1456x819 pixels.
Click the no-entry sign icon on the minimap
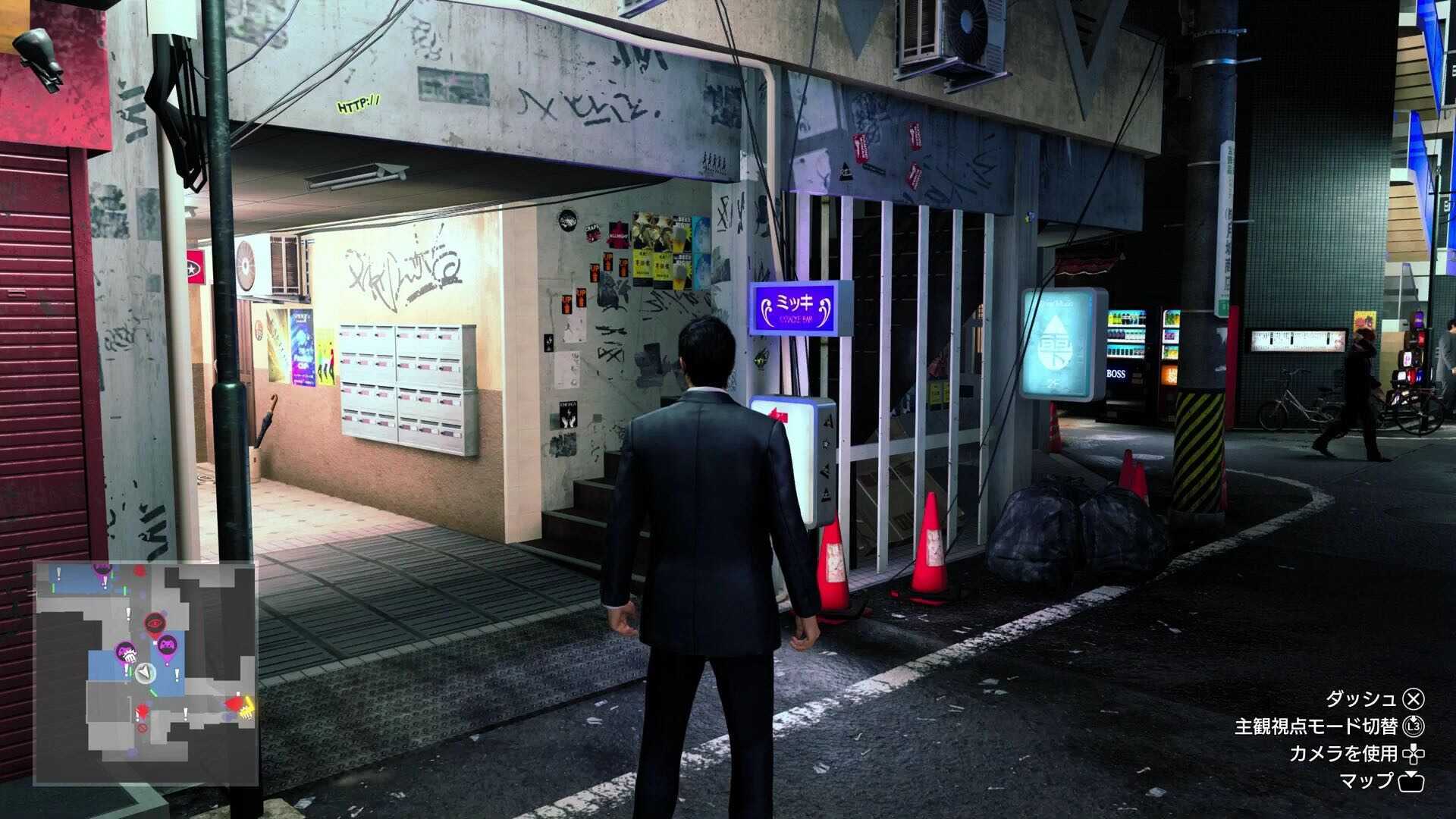tap(143, 727)
